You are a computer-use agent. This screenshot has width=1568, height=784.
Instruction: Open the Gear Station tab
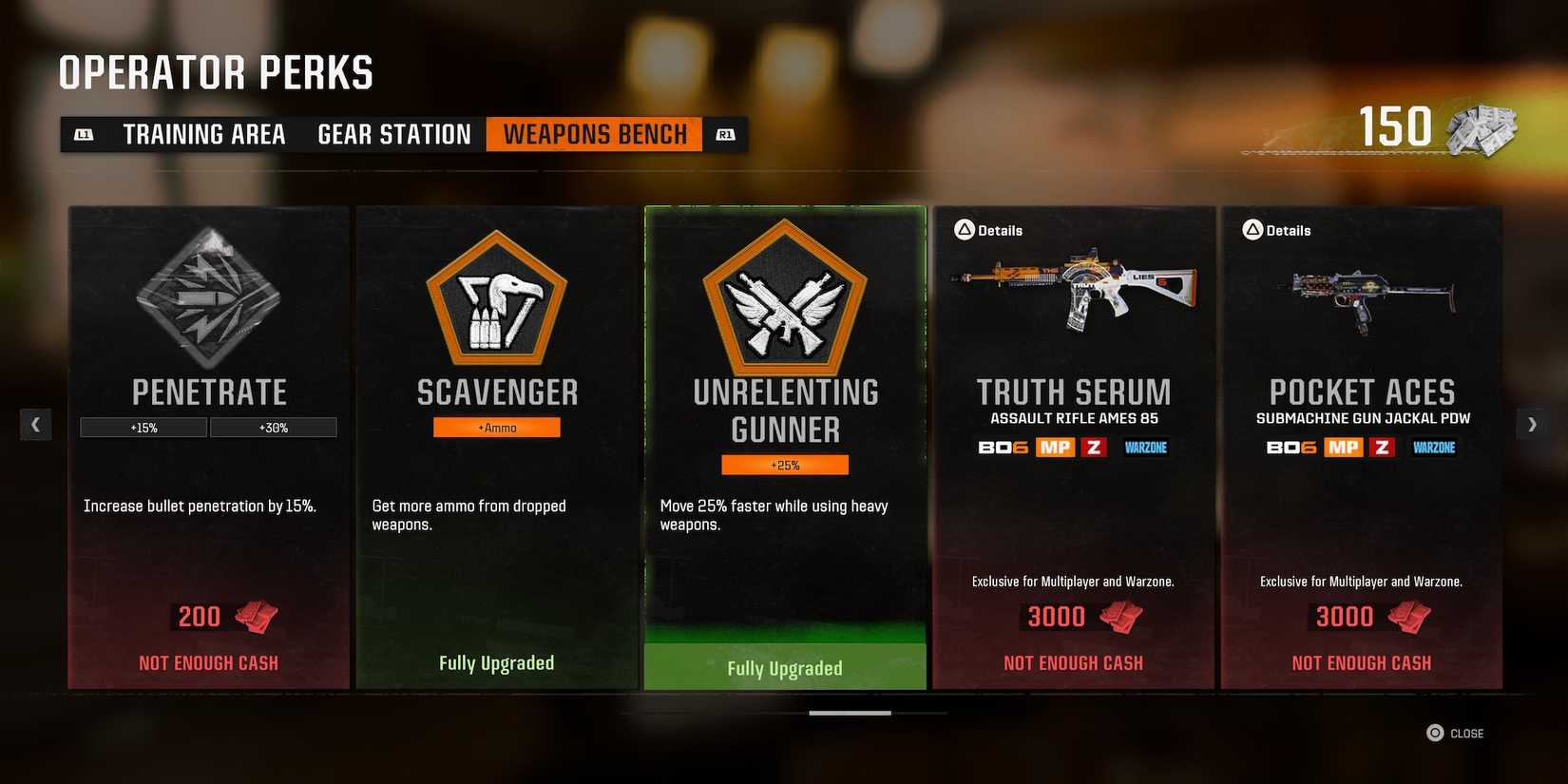point(393,134)
